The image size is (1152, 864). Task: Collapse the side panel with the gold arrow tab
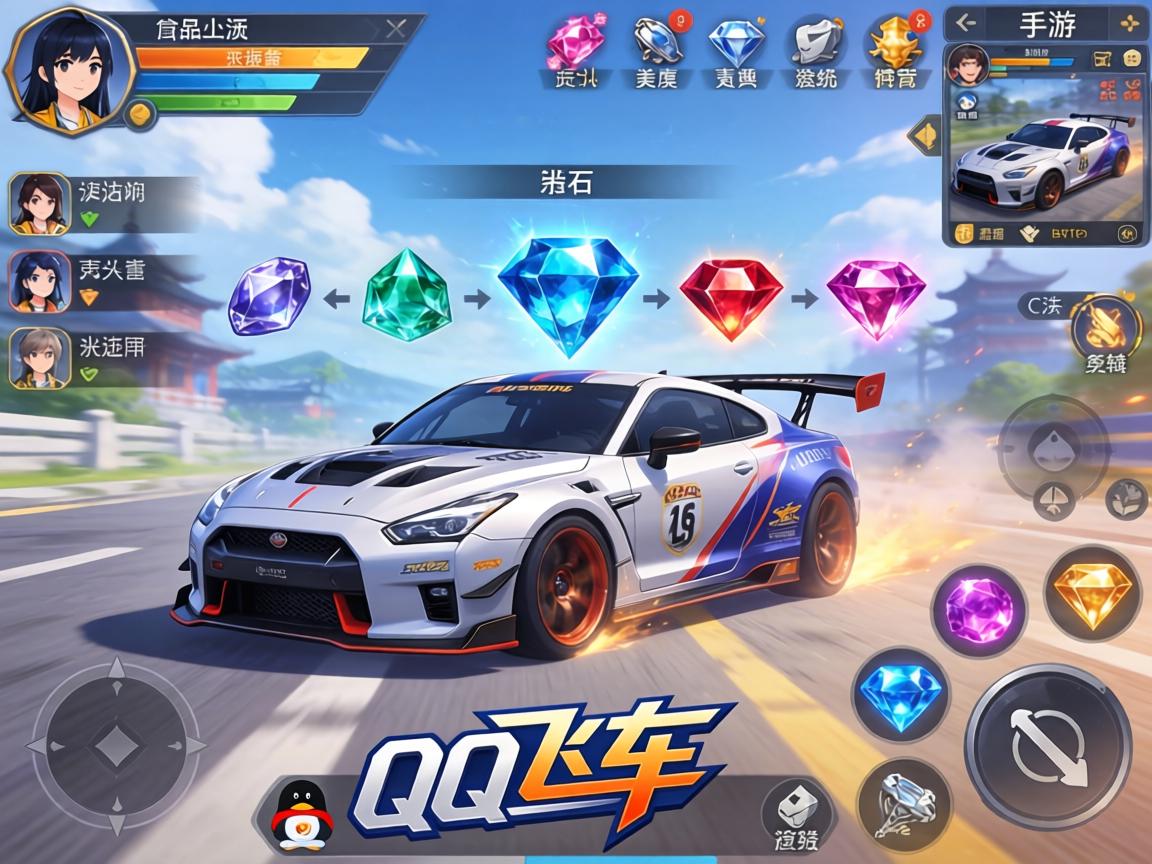(x=924, y=134)
